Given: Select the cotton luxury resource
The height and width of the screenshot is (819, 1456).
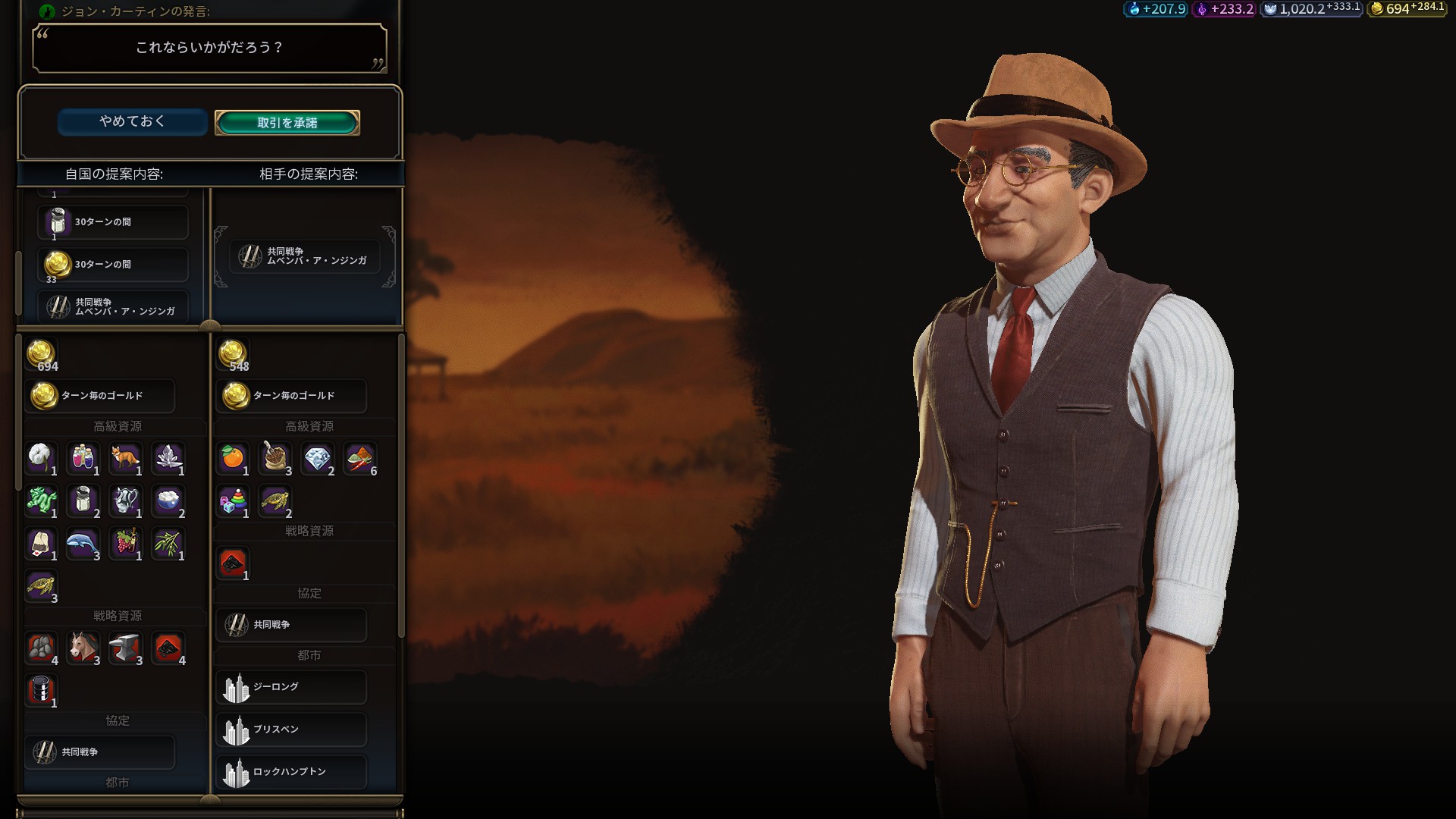Looking at the screenshot, I should pyautogui.click(x=41, y=458).
